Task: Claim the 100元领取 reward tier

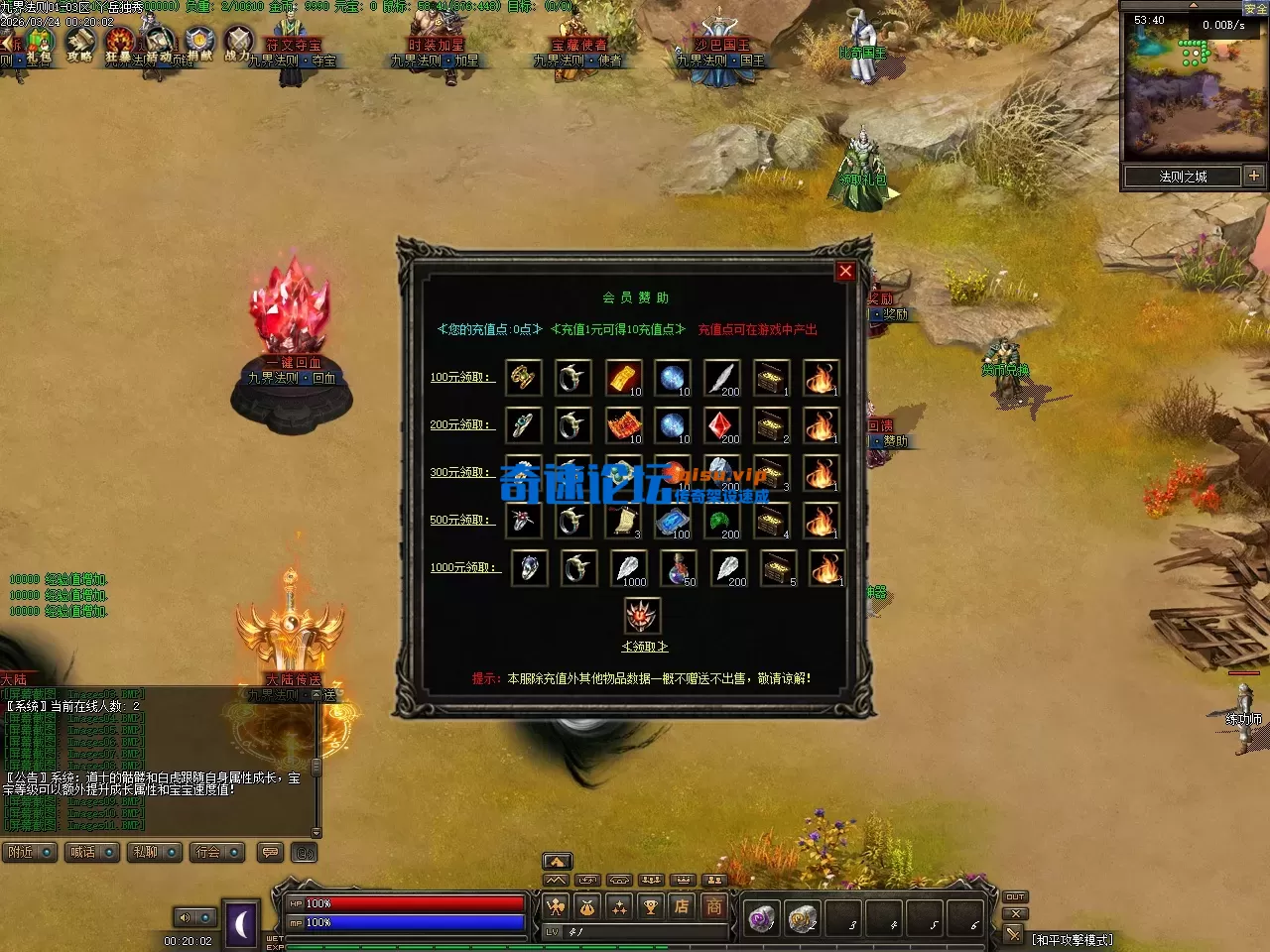Action: (460, 378)
